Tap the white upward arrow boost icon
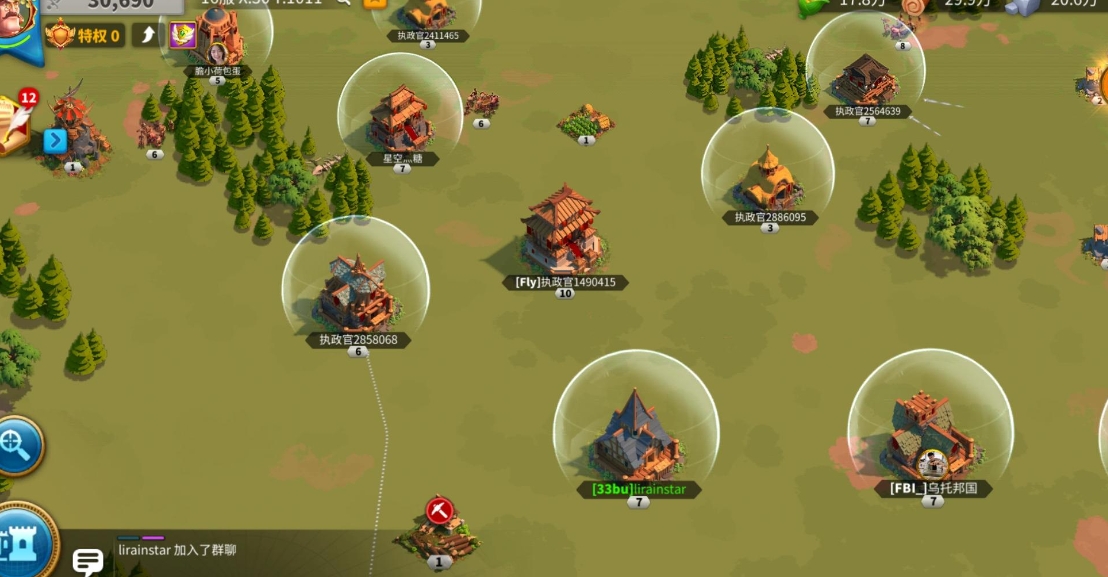1108x577 pixels. click(x=146, y=36)
